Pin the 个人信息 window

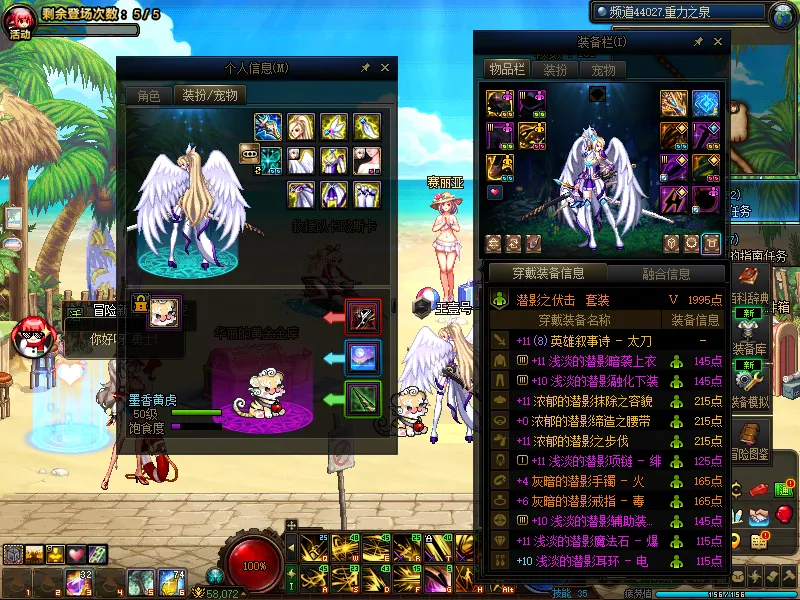(365, 67)
